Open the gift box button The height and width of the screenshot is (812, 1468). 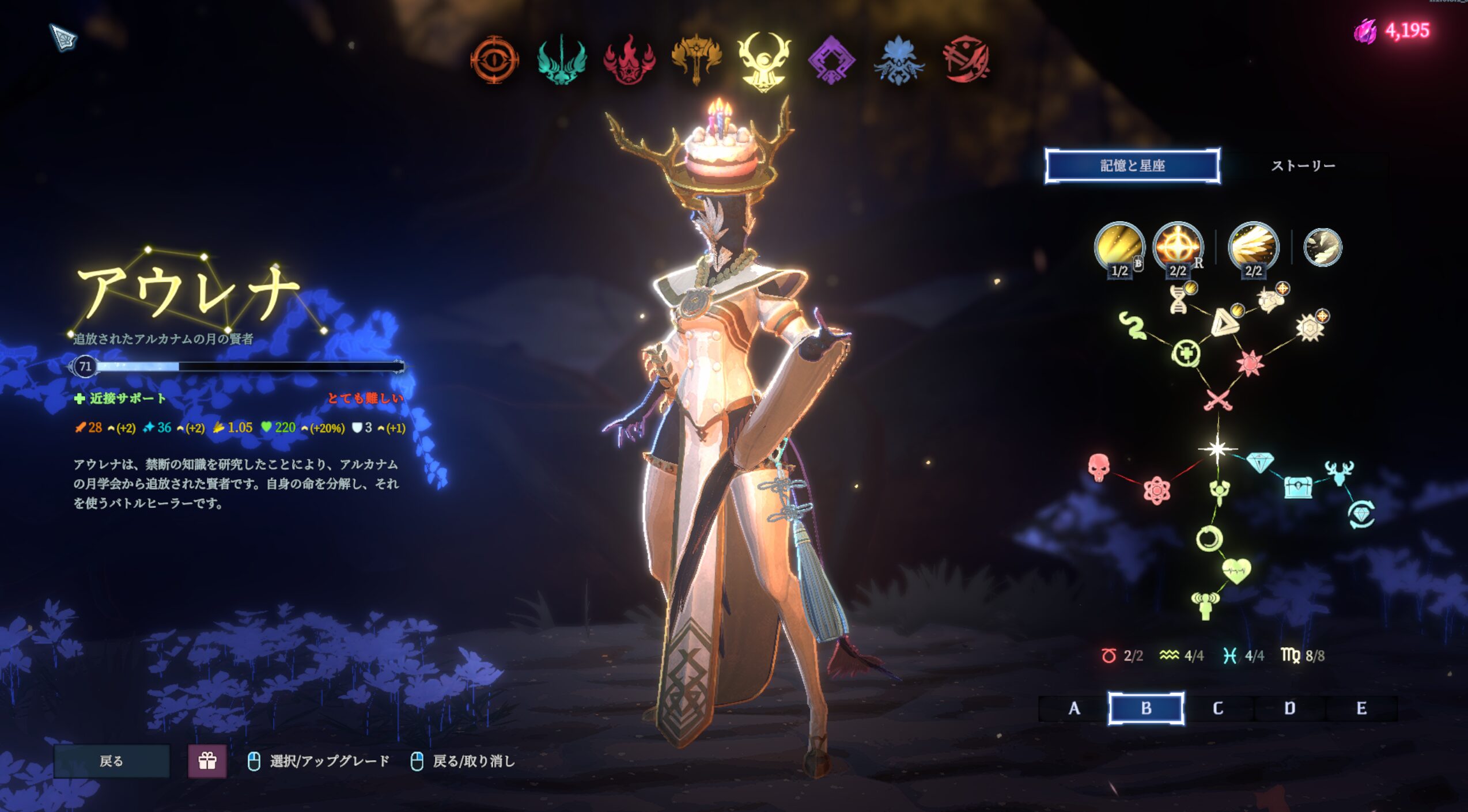click(207, 761)
